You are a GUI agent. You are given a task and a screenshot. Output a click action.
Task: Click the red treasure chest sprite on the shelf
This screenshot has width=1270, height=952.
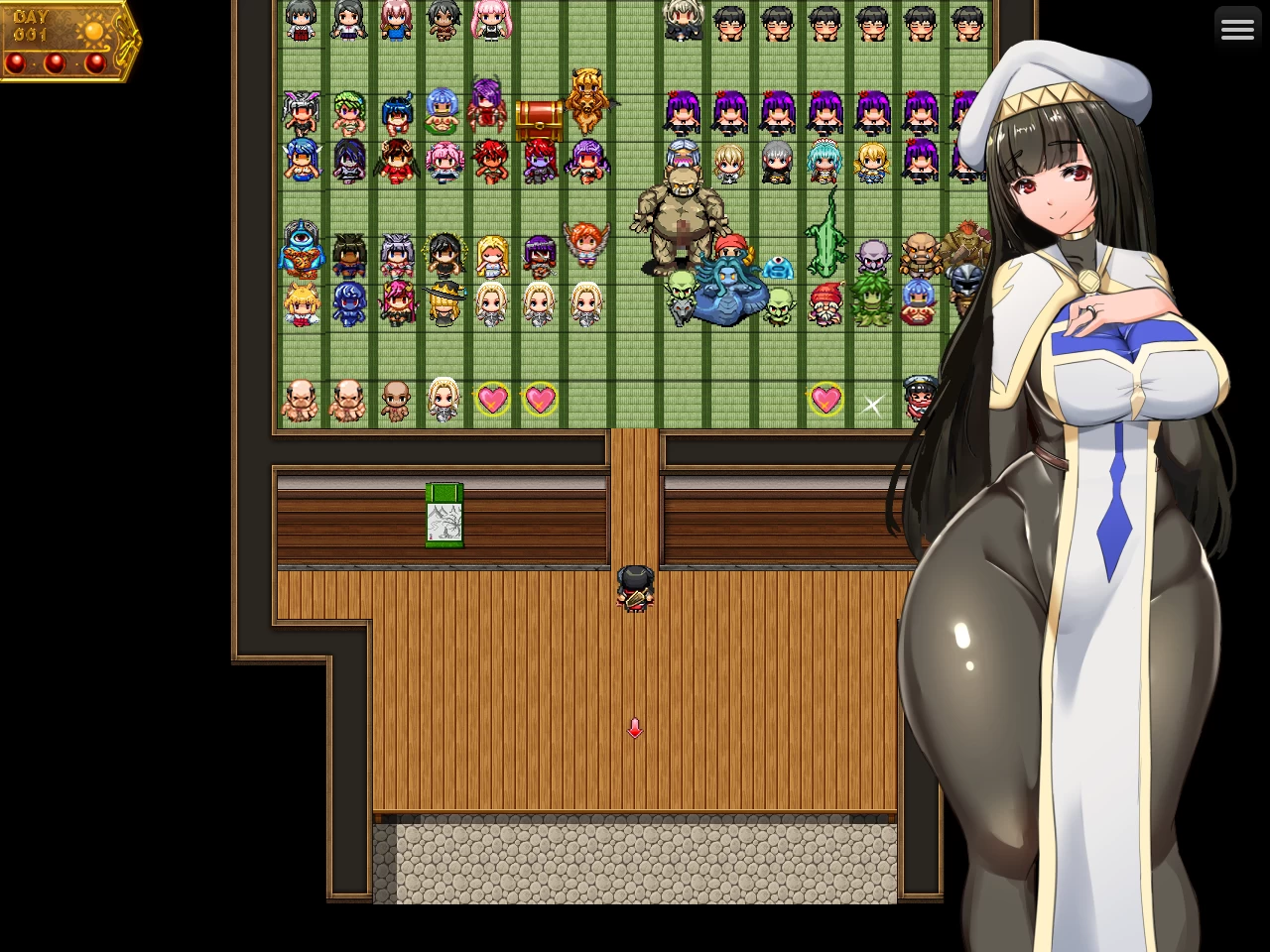point(539,119)
